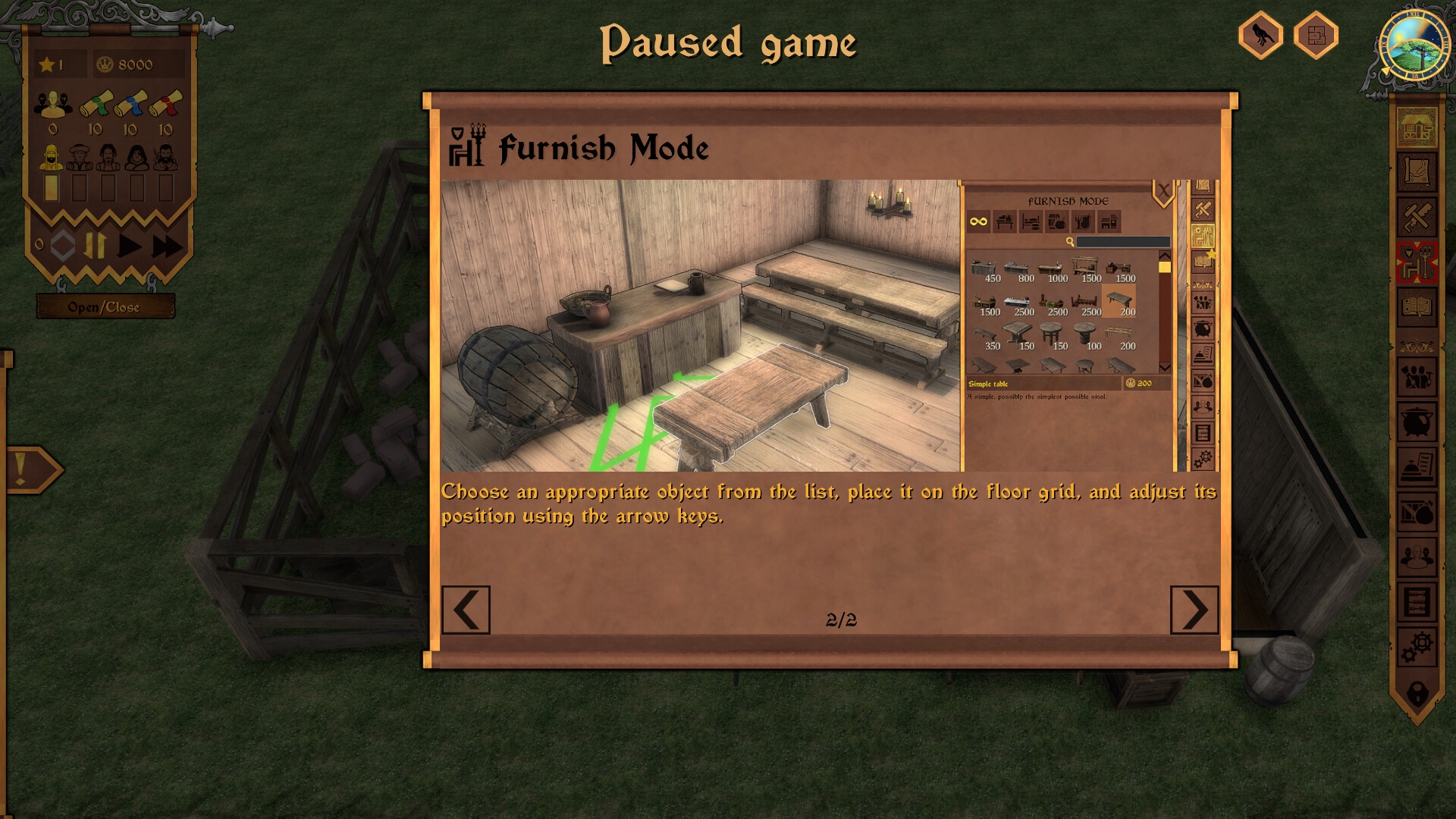Advance with the right arrow button
The height and width of the screenshot is (819, 1456).
(x=1194, y=610)
